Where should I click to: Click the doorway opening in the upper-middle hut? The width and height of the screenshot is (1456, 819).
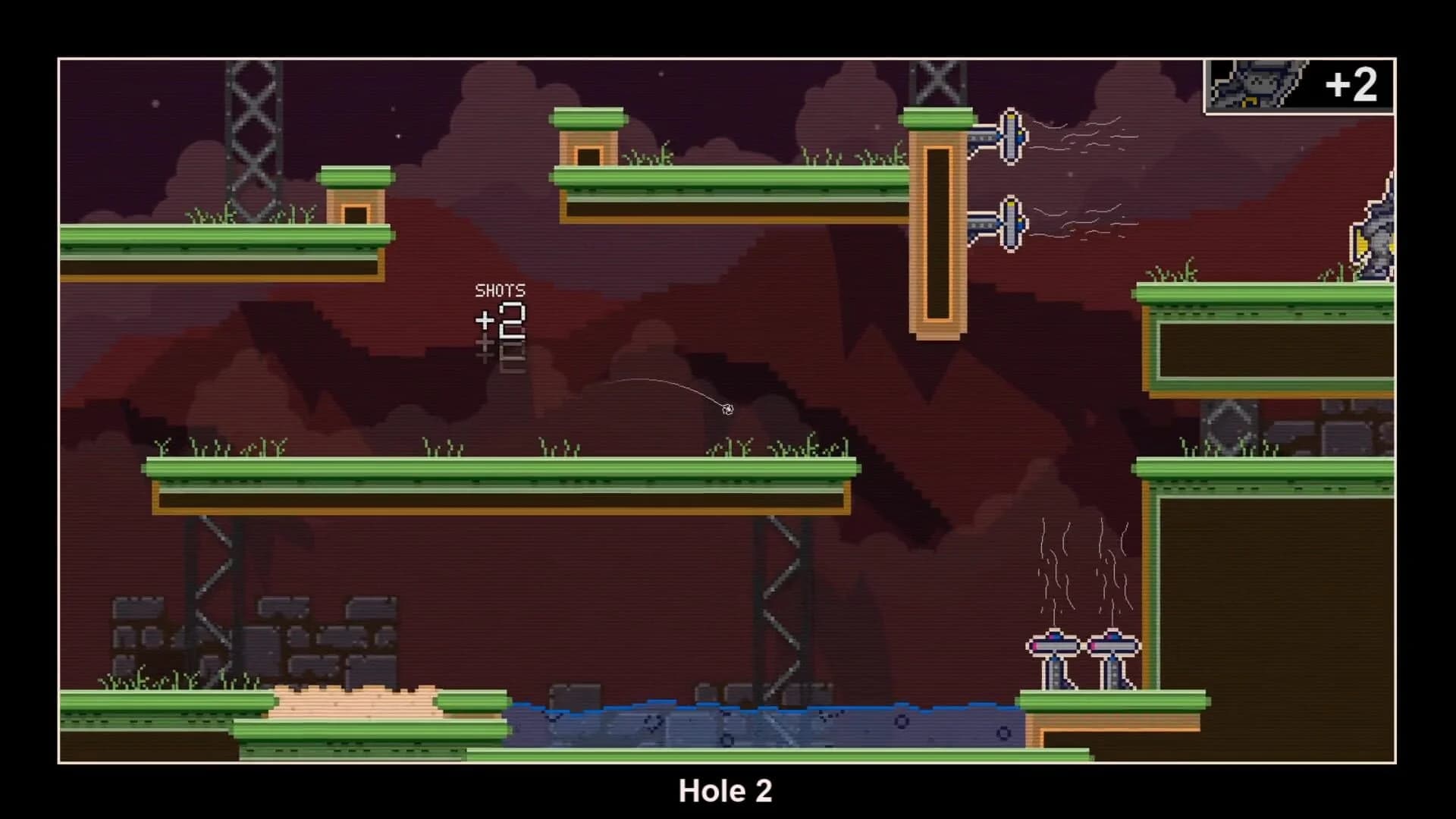point(590,155)
